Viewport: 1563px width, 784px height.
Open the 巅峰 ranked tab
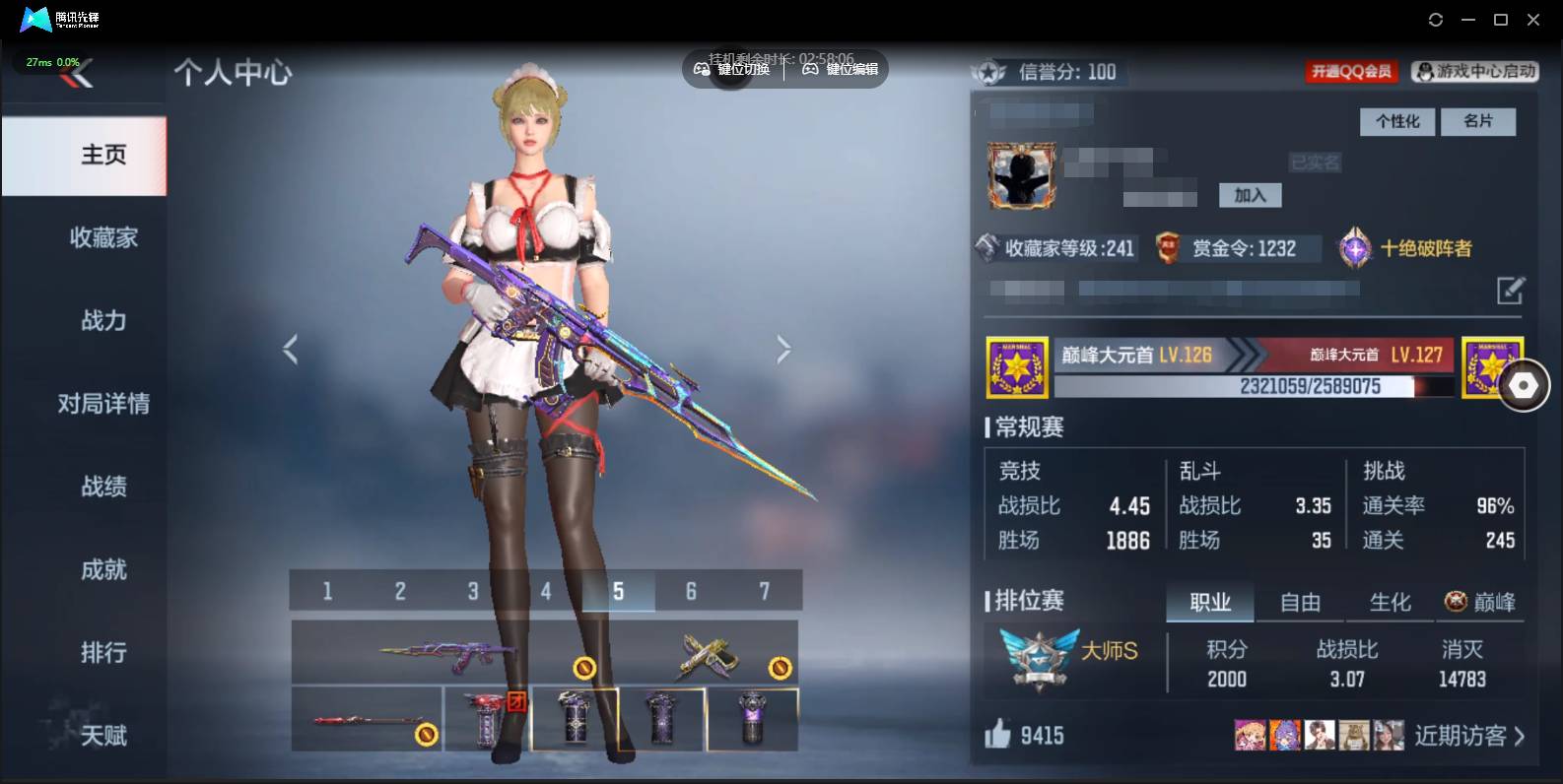click(1480, 602)
